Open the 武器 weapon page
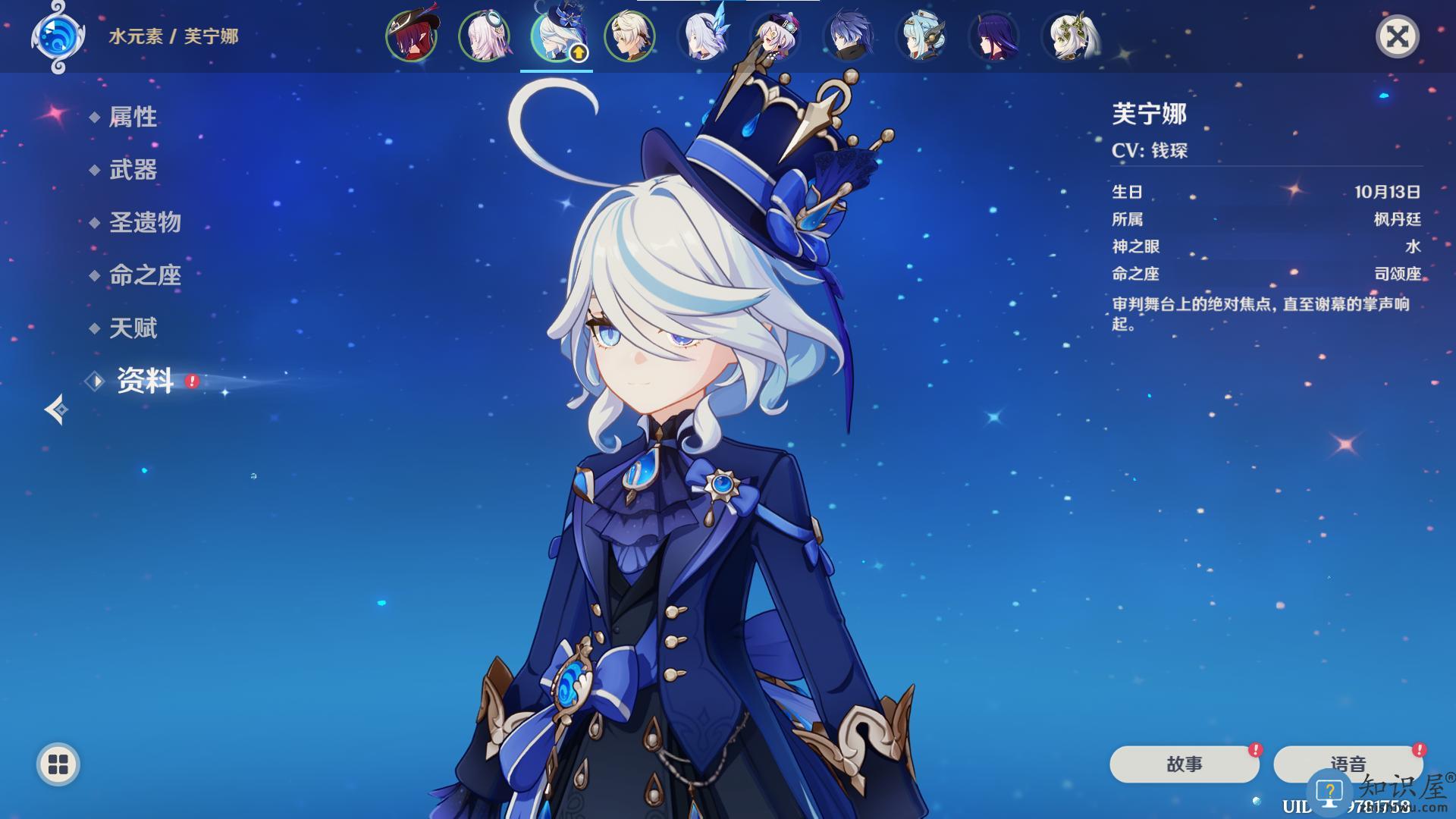The image size is (1456, 819). 133,170
